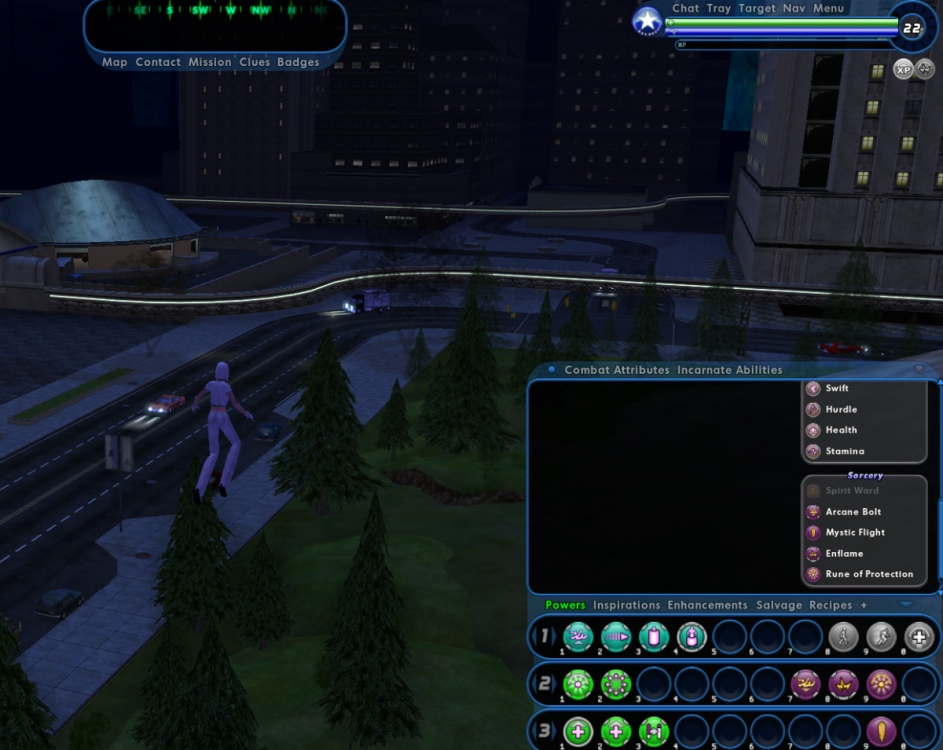Open the Salvage tab
Image resolution: width=943 pixels, height=750 pixels.
click(778, 605)
